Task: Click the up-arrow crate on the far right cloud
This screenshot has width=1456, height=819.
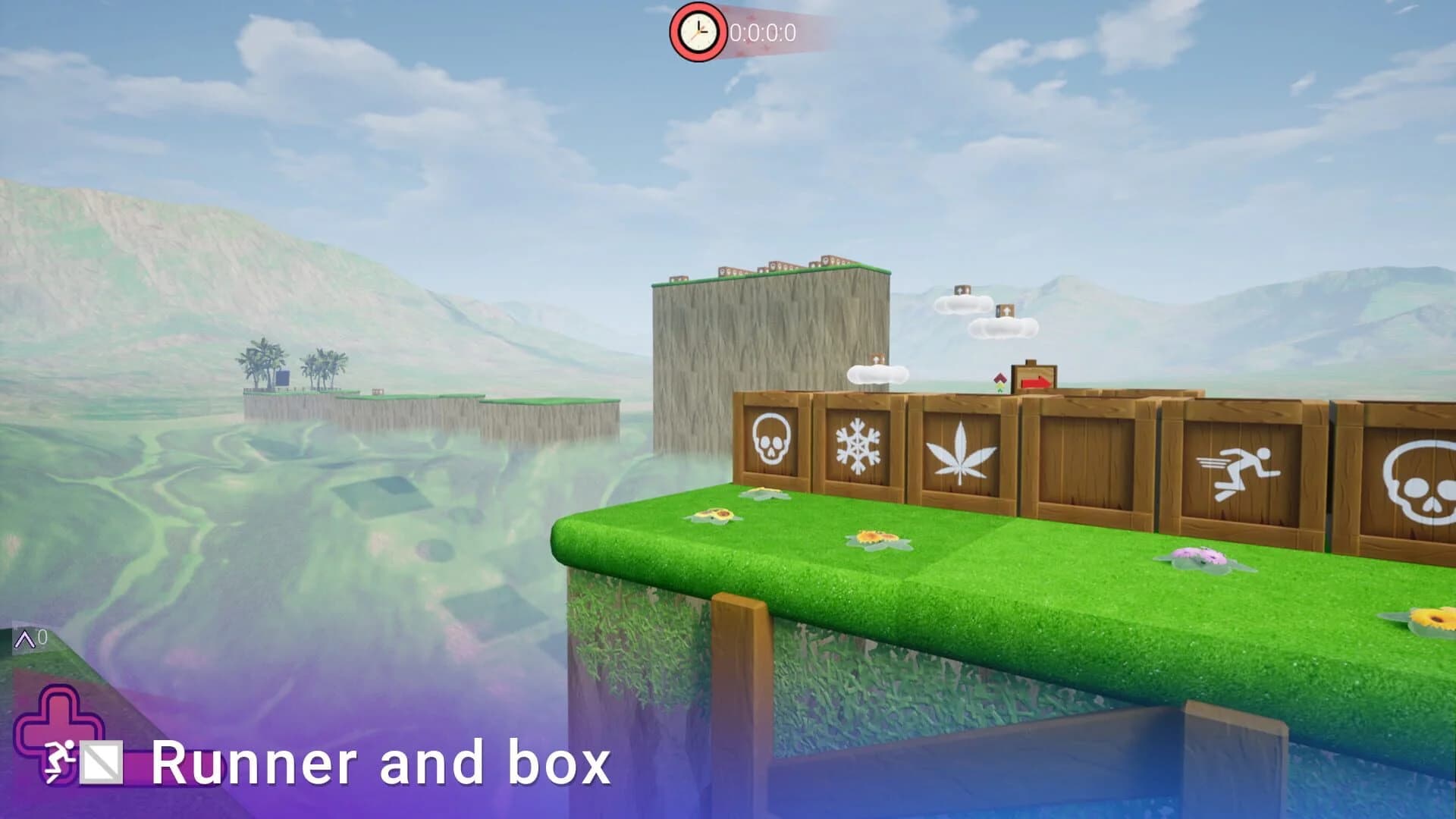Action: pos(1006,310)
